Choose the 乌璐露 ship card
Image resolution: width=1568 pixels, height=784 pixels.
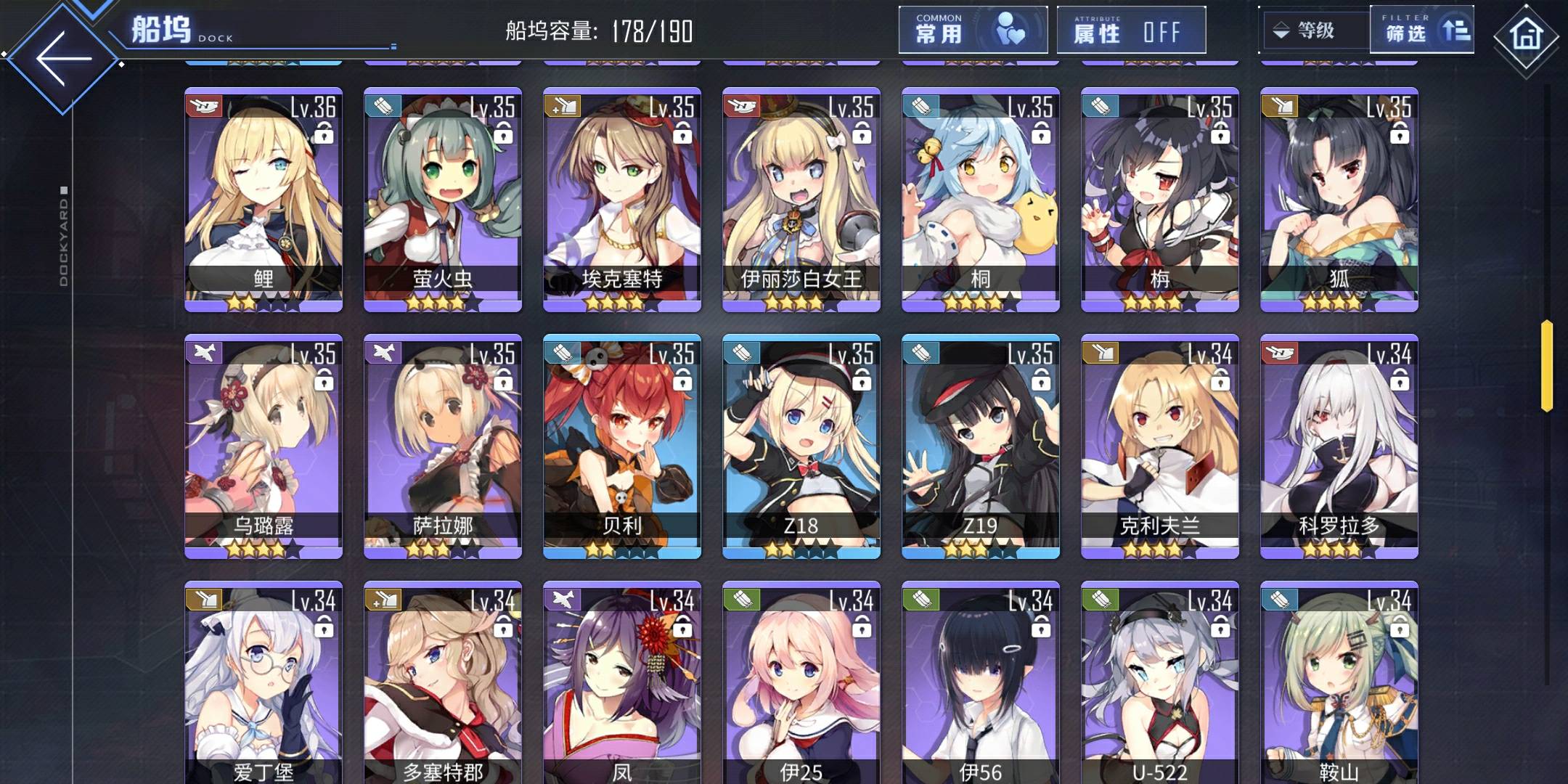[x=264, y=446]
